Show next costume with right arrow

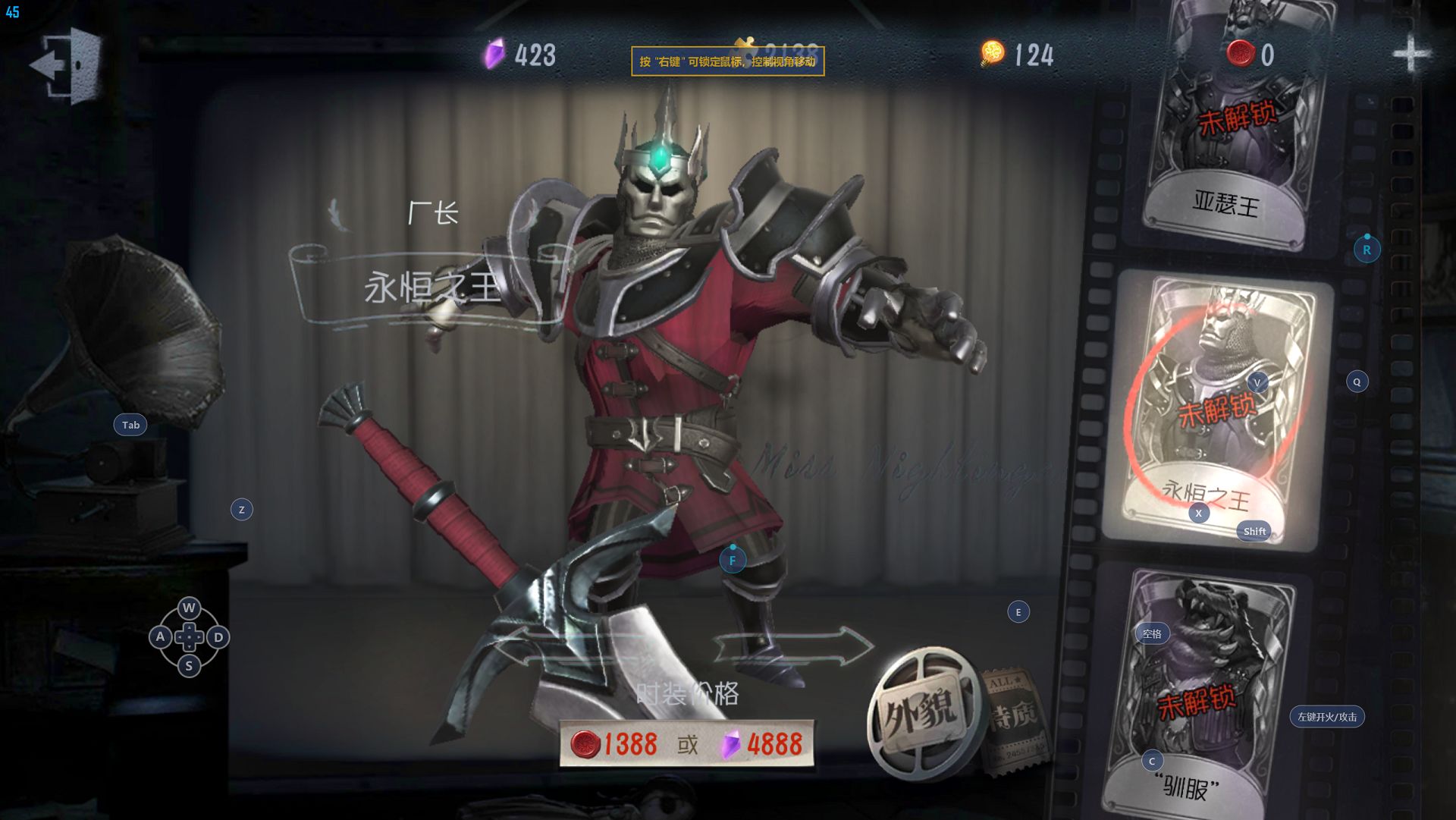[793, 647]
